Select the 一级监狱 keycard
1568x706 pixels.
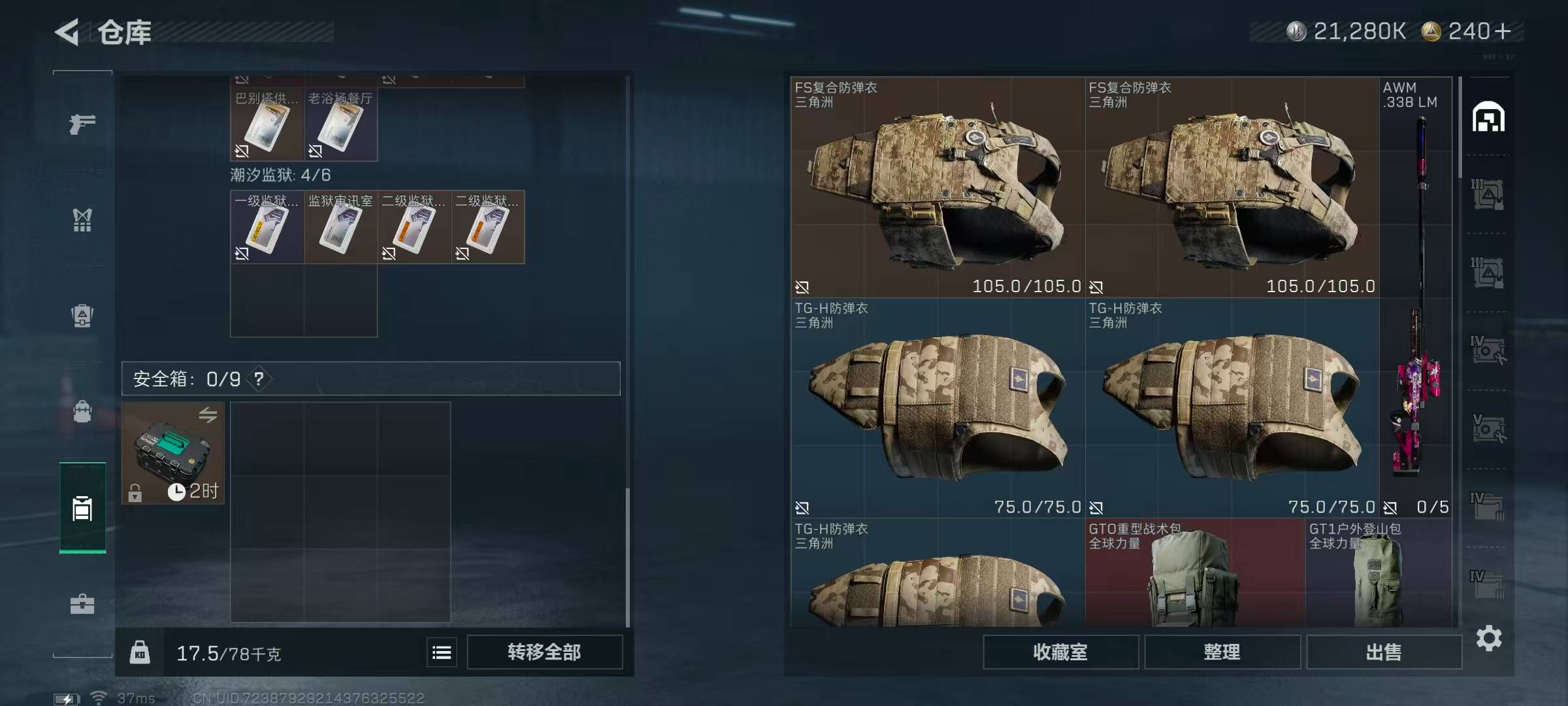coord(267,227)
